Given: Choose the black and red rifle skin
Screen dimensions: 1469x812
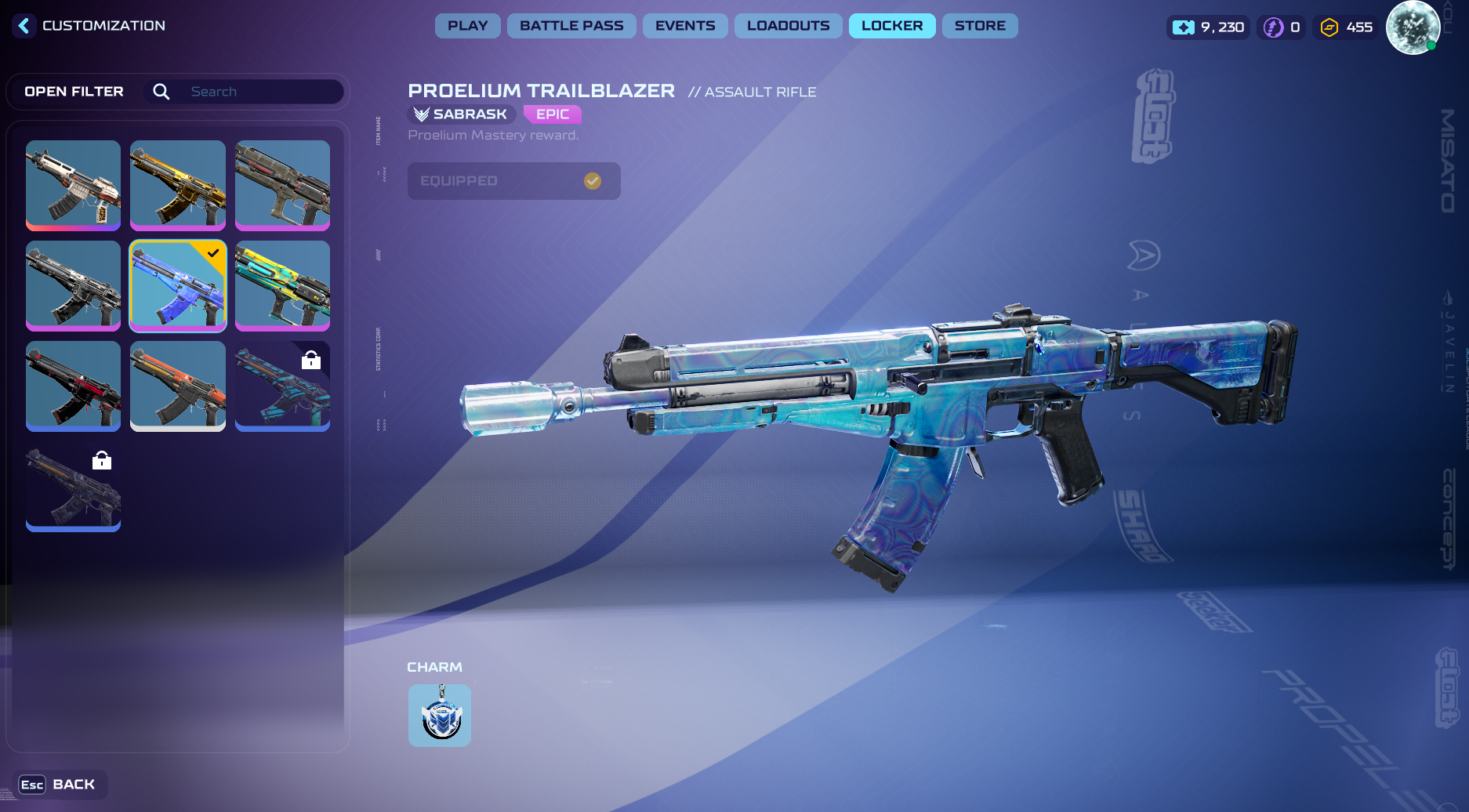Looking at the screenshot, I should tap(73, 386).
